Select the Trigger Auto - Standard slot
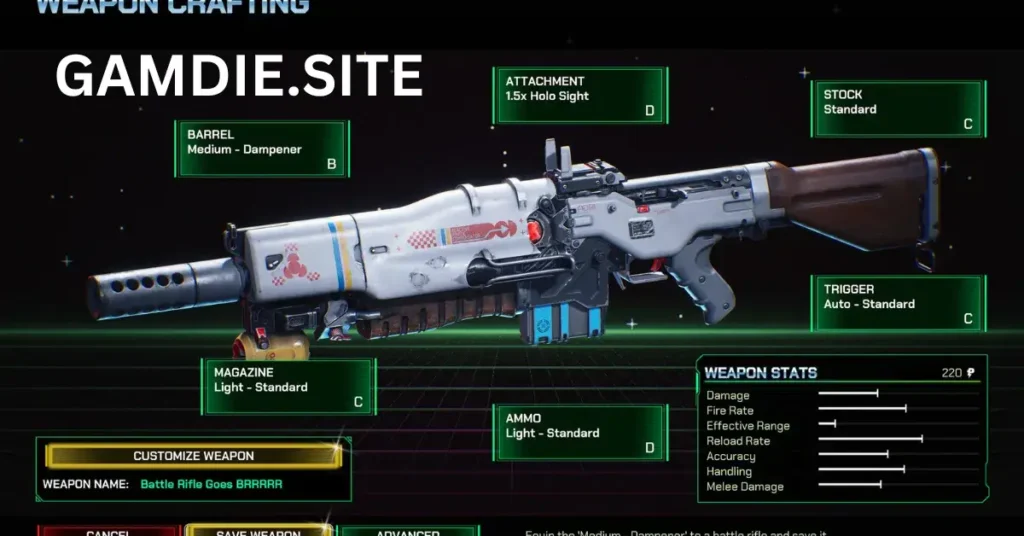The height and width of the screenshot is (536, 1024). point(898,304)
